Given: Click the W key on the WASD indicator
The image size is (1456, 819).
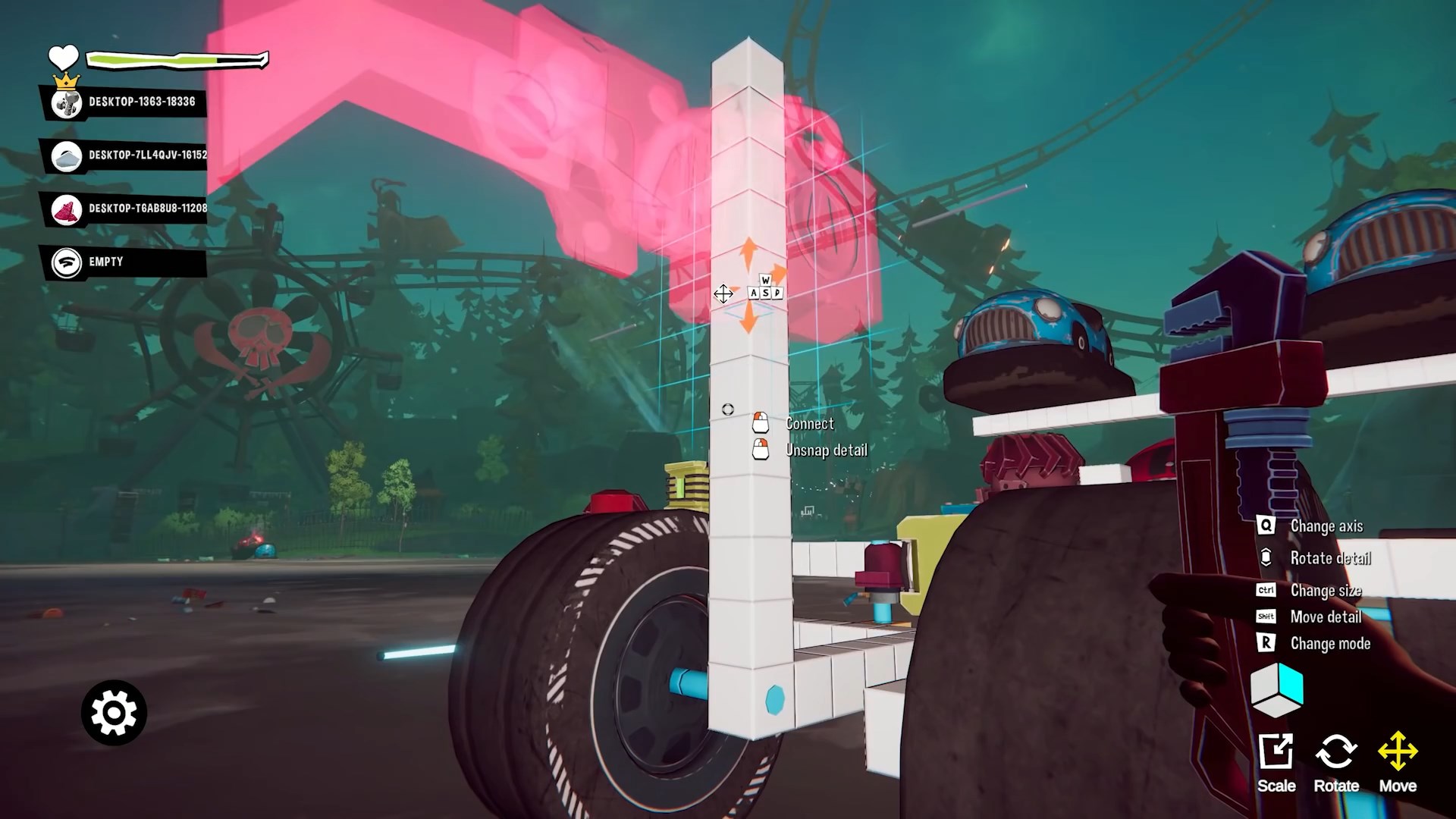Looking at the screenshot, I should coord(766,281).
